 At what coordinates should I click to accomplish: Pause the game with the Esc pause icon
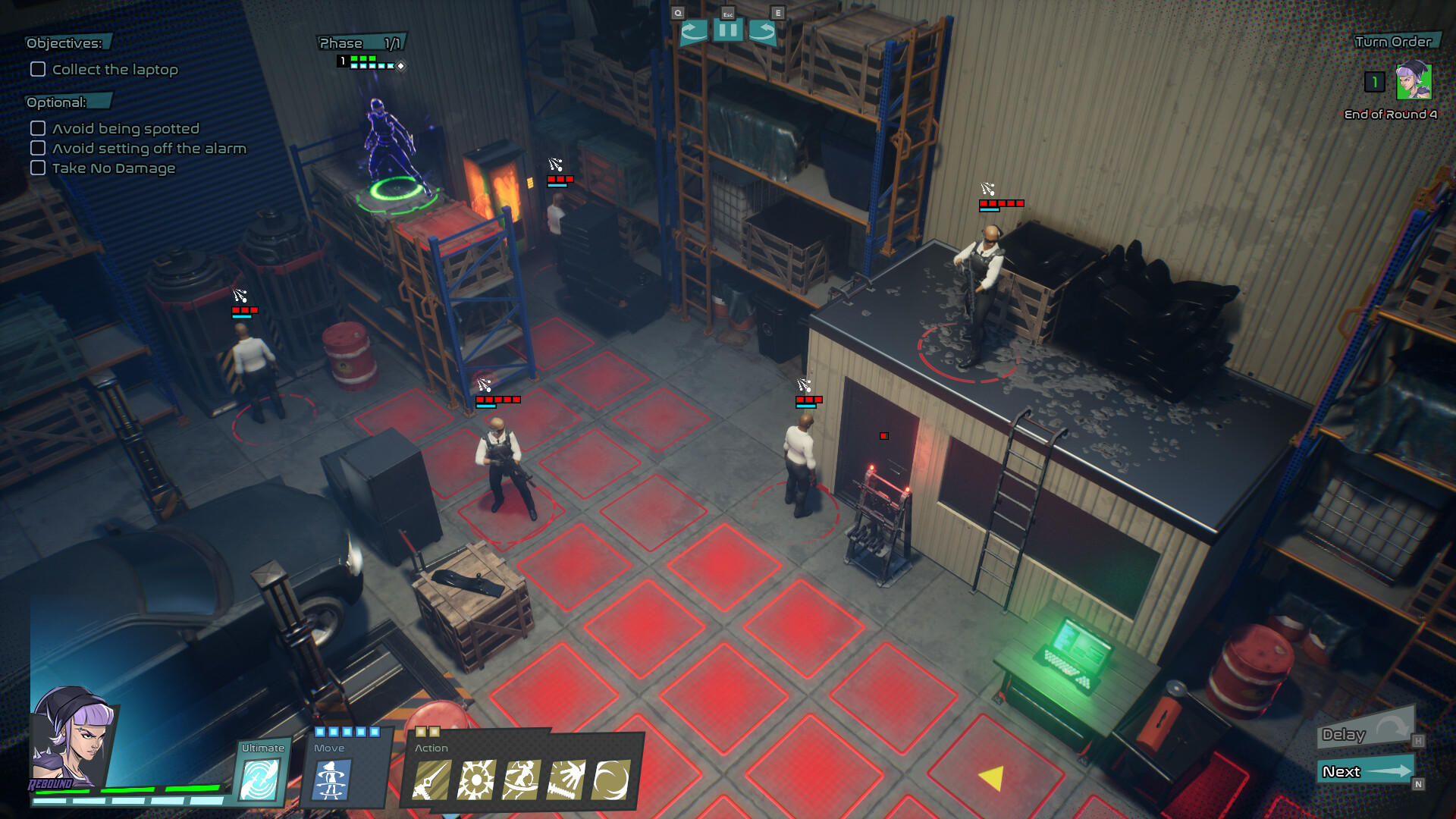pyautogui.click(x=729, y=32)
